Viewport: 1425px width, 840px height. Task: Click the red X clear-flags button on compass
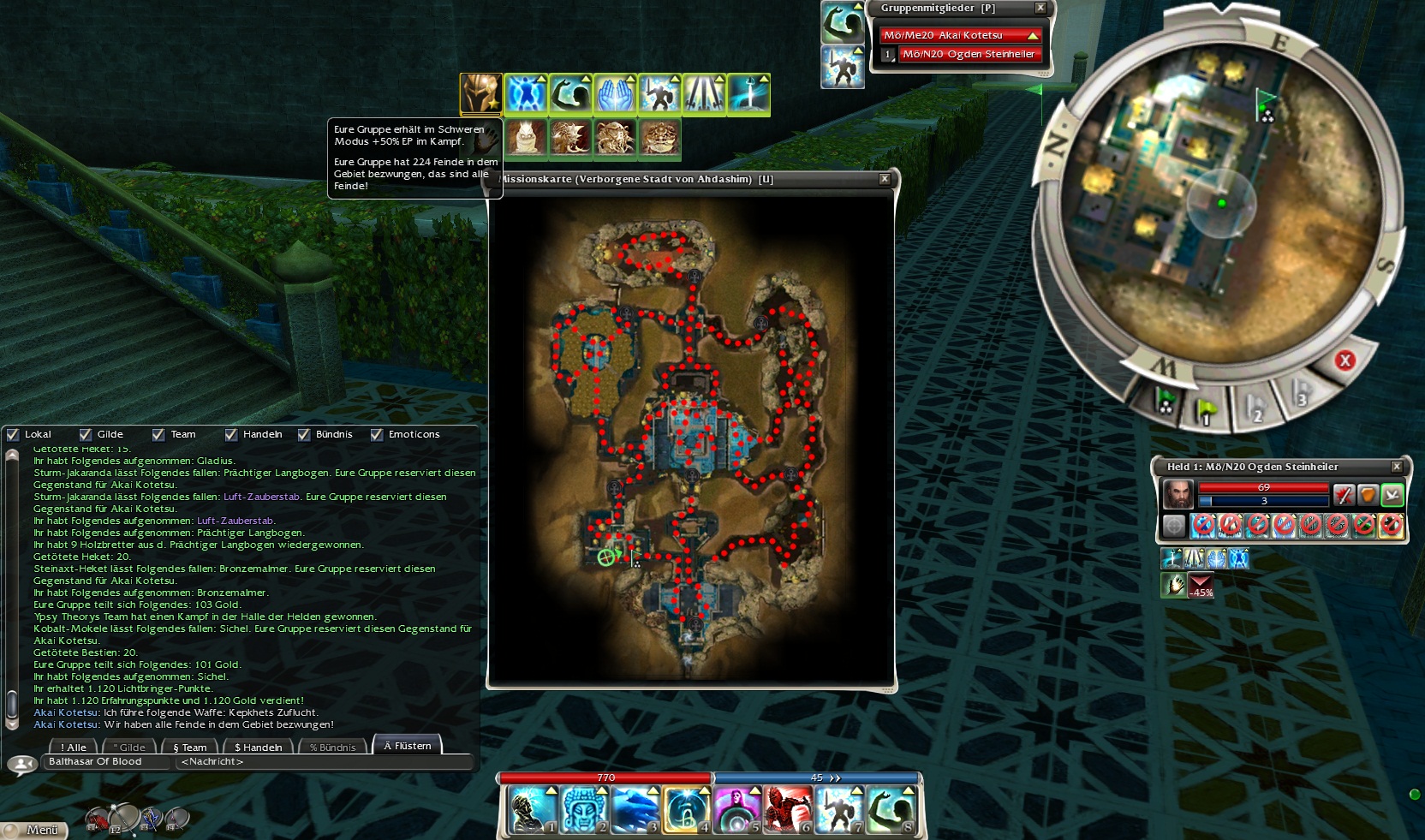click(1345, 360)
